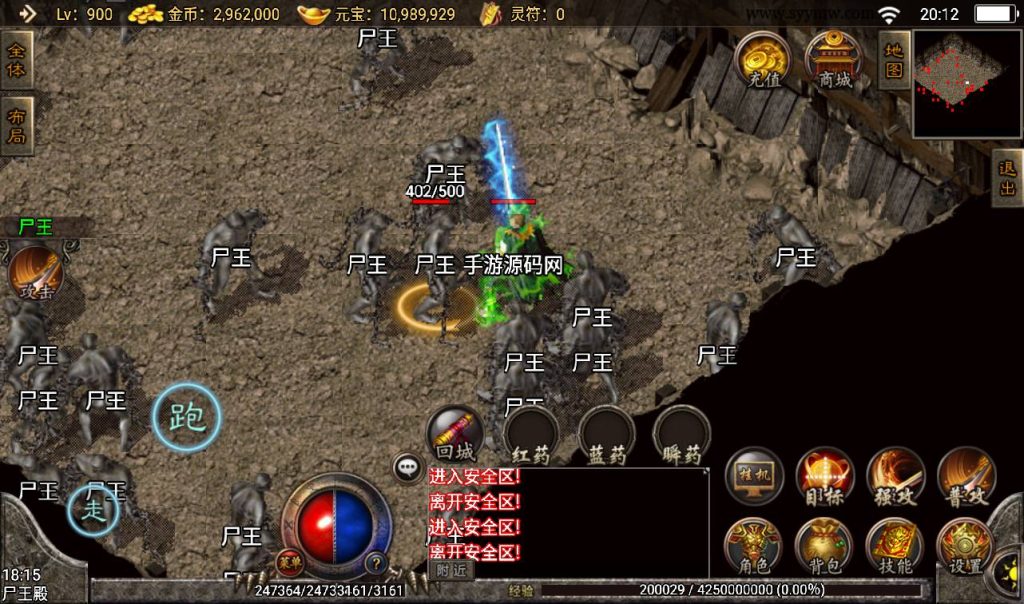Open the 布局 layout tab
The height and width of the screenshot is (604, 1024).
point(17,125)
